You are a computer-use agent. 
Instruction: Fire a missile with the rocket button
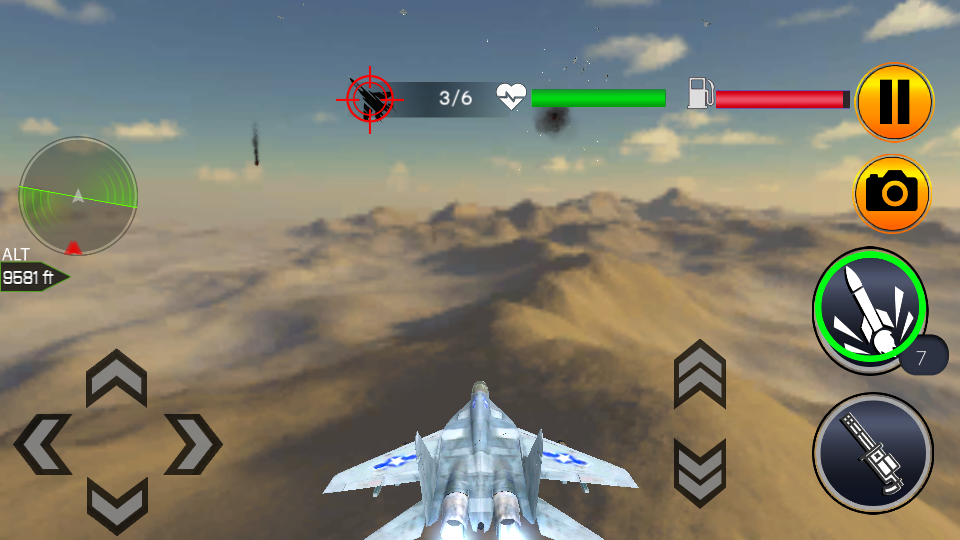(x=869, y=305)
